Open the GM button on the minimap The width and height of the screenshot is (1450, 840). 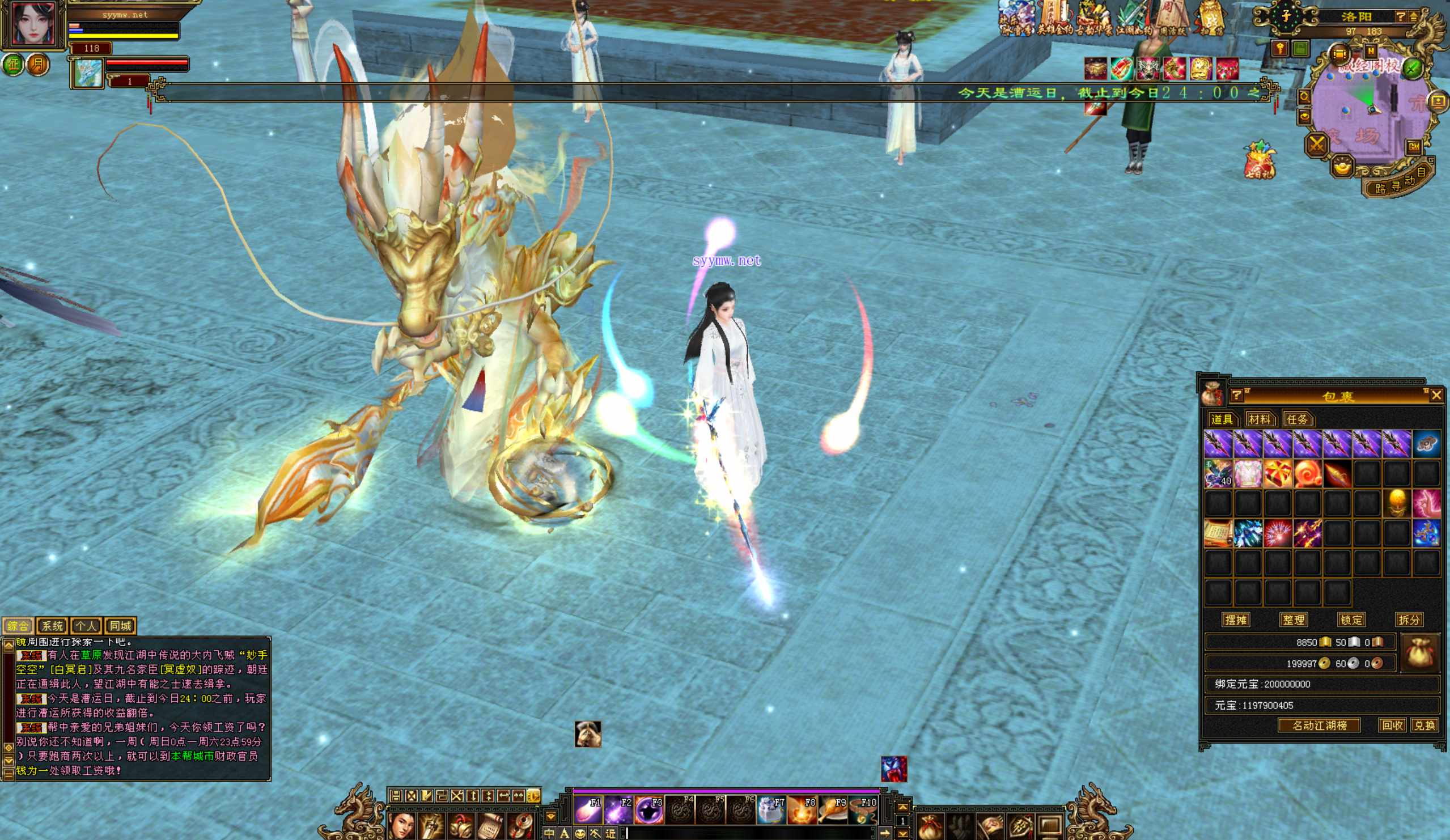[x=1414, y=147]
